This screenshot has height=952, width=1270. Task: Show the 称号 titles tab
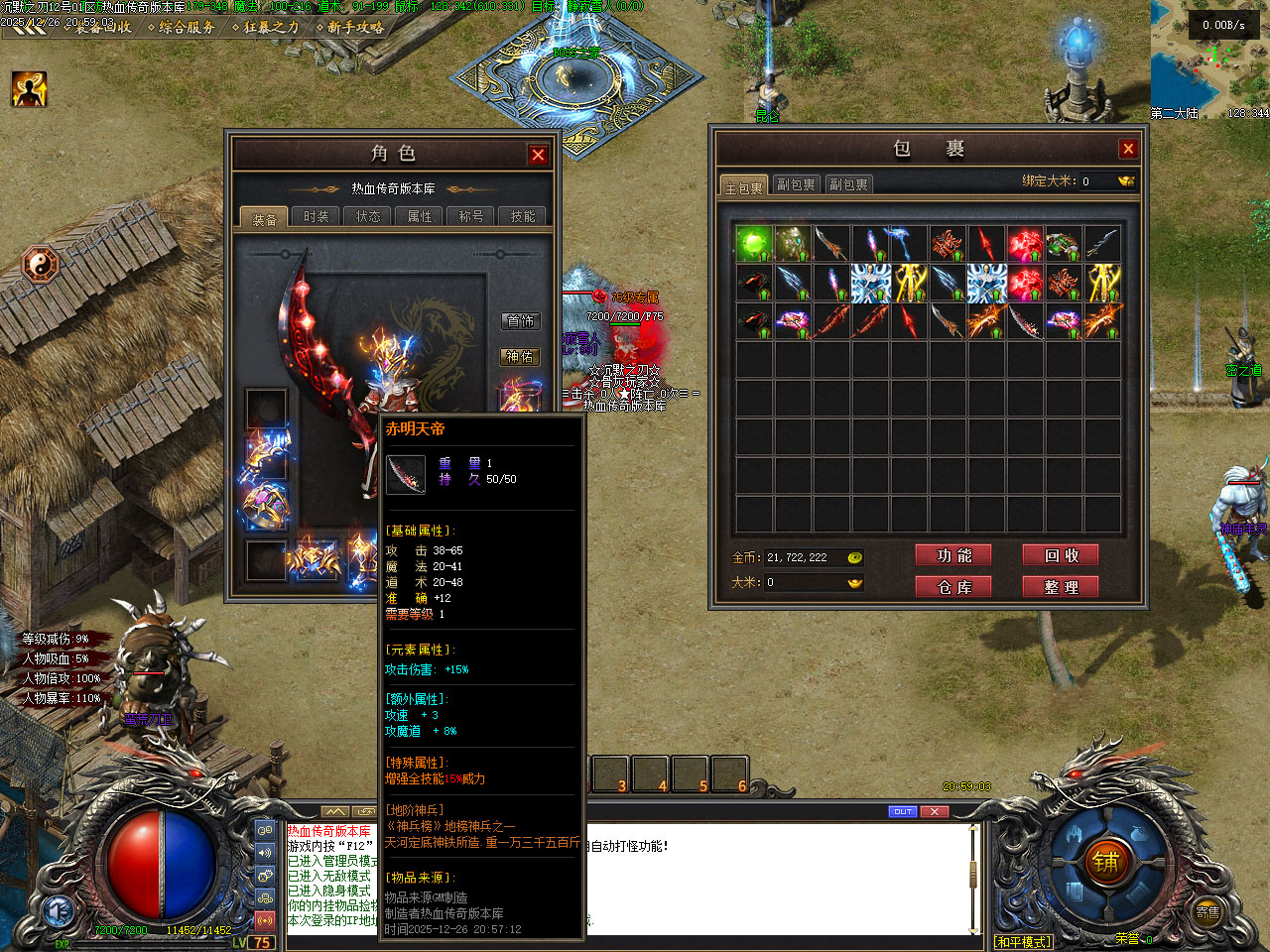click(471, 216)
